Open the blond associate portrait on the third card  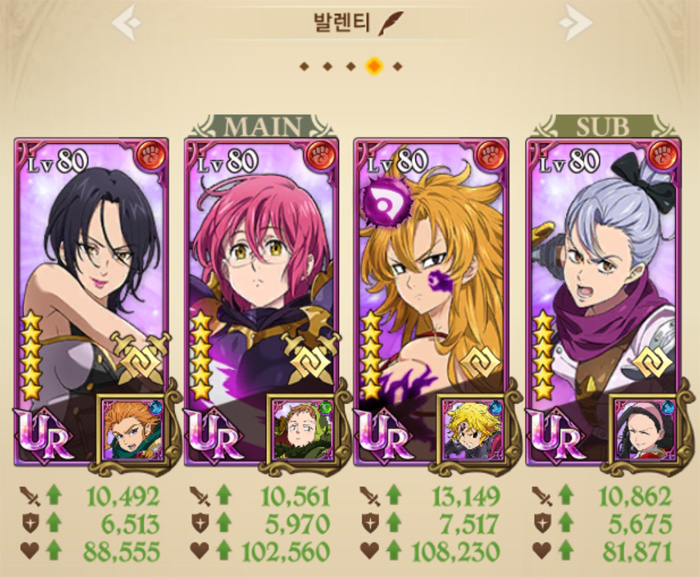pos(468,426)
